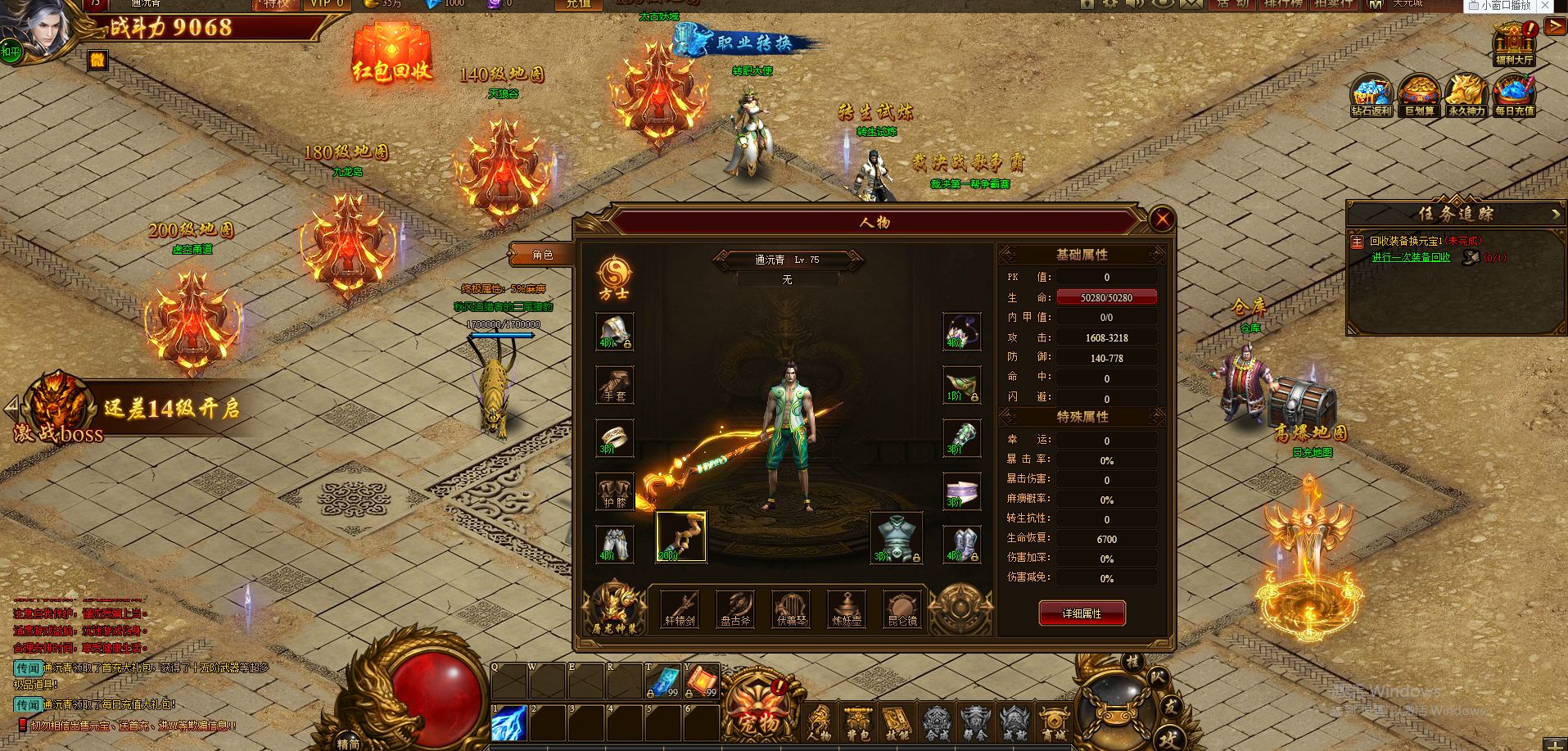Select the equipped bow weapon slot

click(x=680, y=537)
